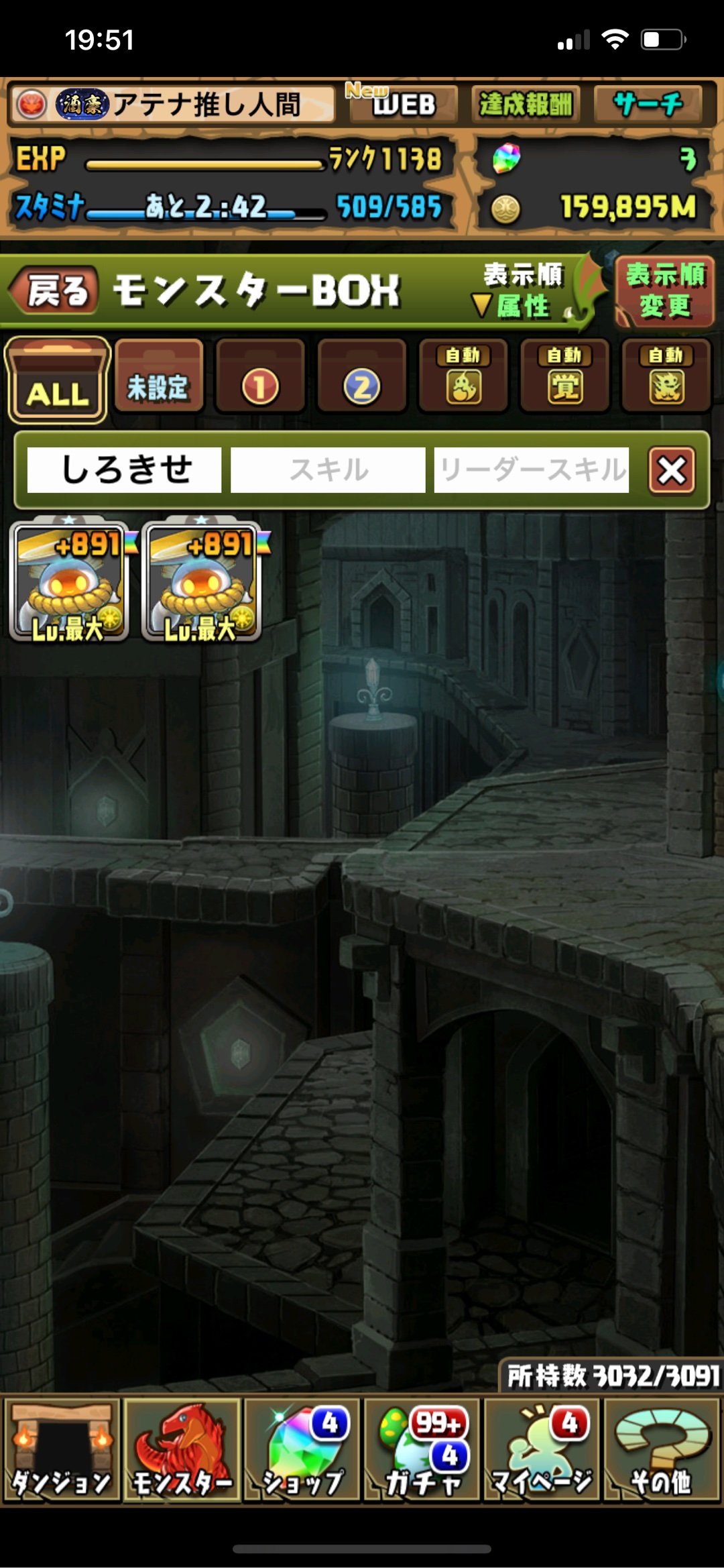Screen dimensions: 724x1568
Task: Select the 自動 覚 awakening tab
Action: click(564, 377)
